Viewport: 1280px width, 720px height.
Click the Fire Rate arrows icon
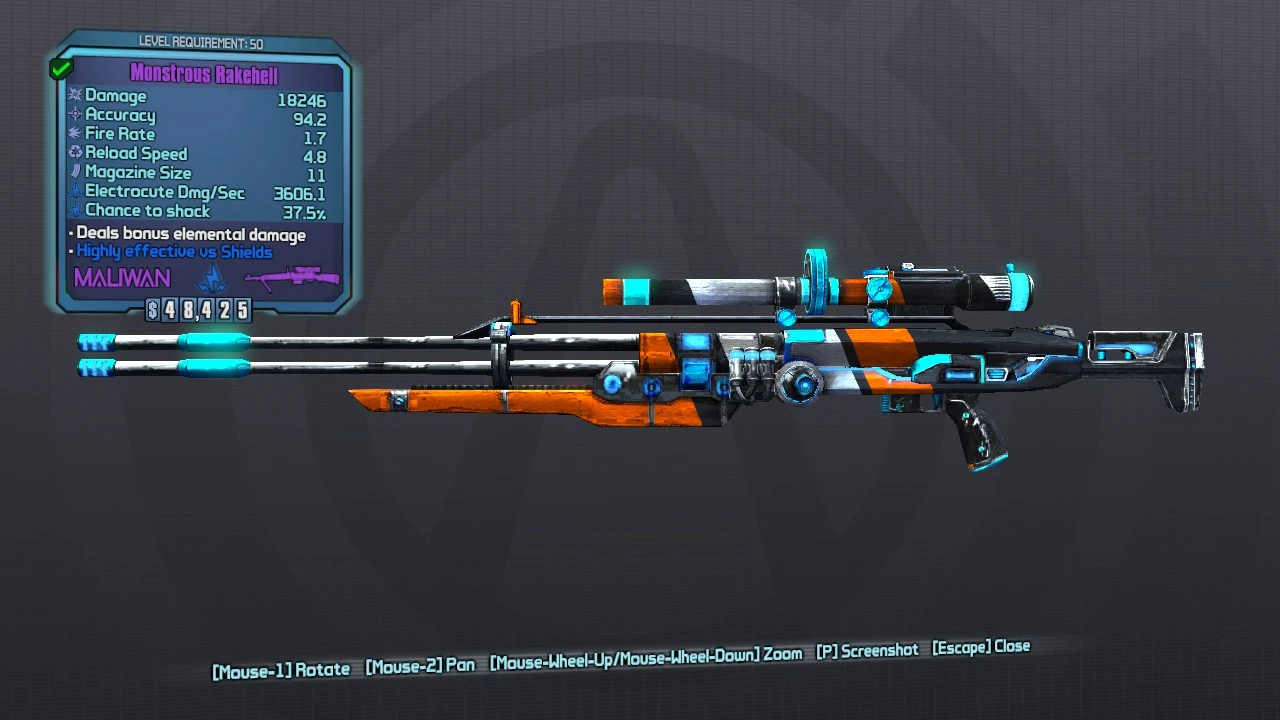75,134
